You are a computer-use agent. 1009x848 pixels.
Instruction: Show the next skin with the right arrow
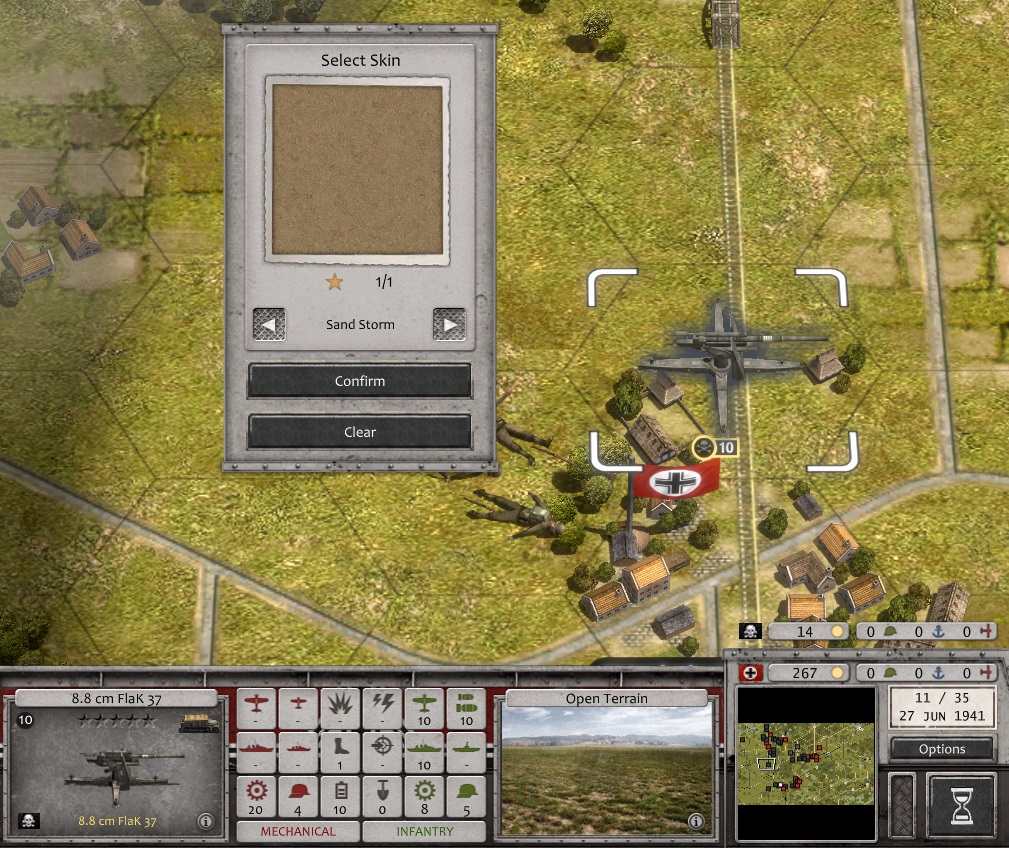pos(449,324)
